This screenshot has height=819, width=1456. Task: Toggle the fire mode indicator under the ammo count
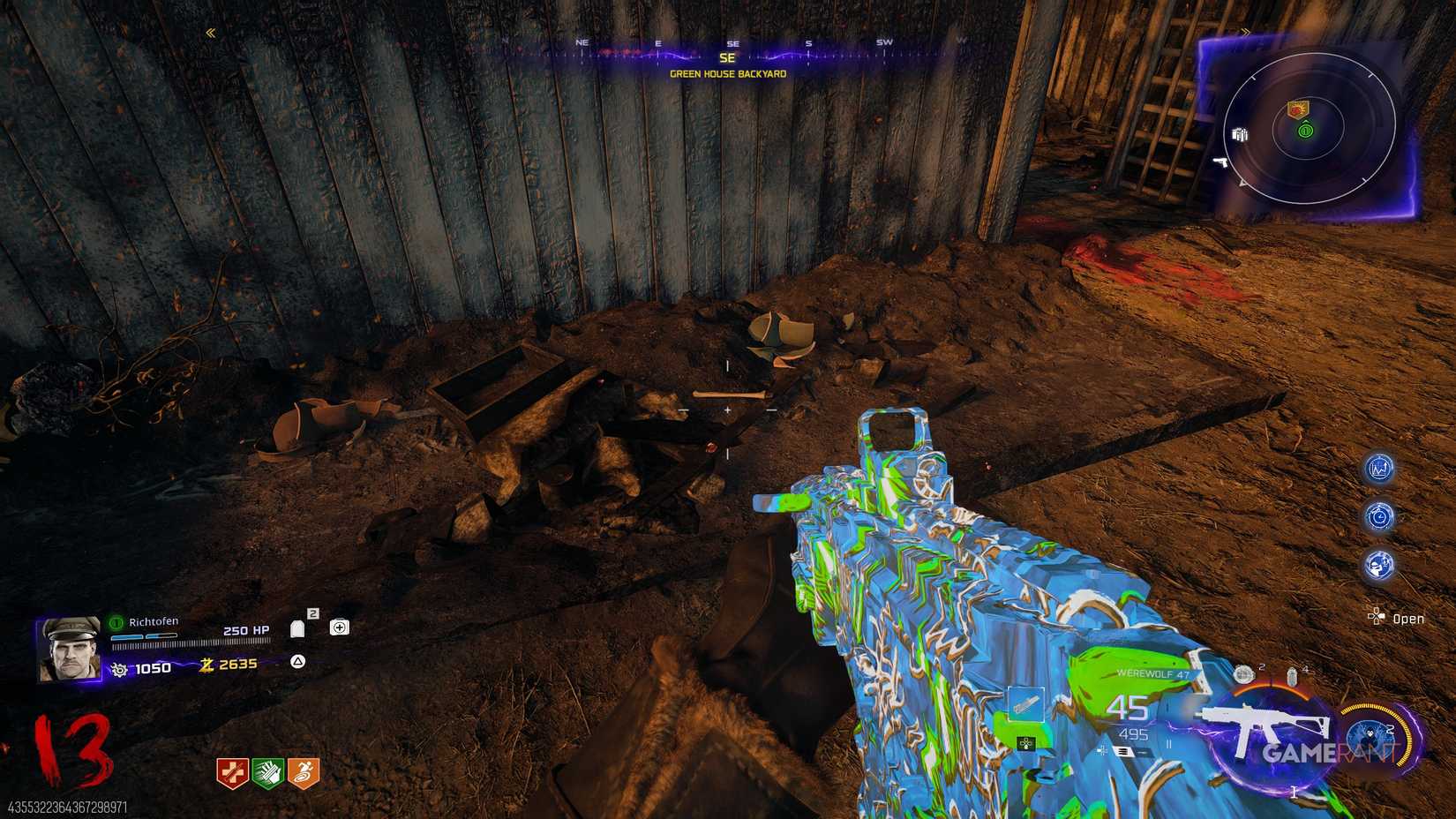(1127, 750)
